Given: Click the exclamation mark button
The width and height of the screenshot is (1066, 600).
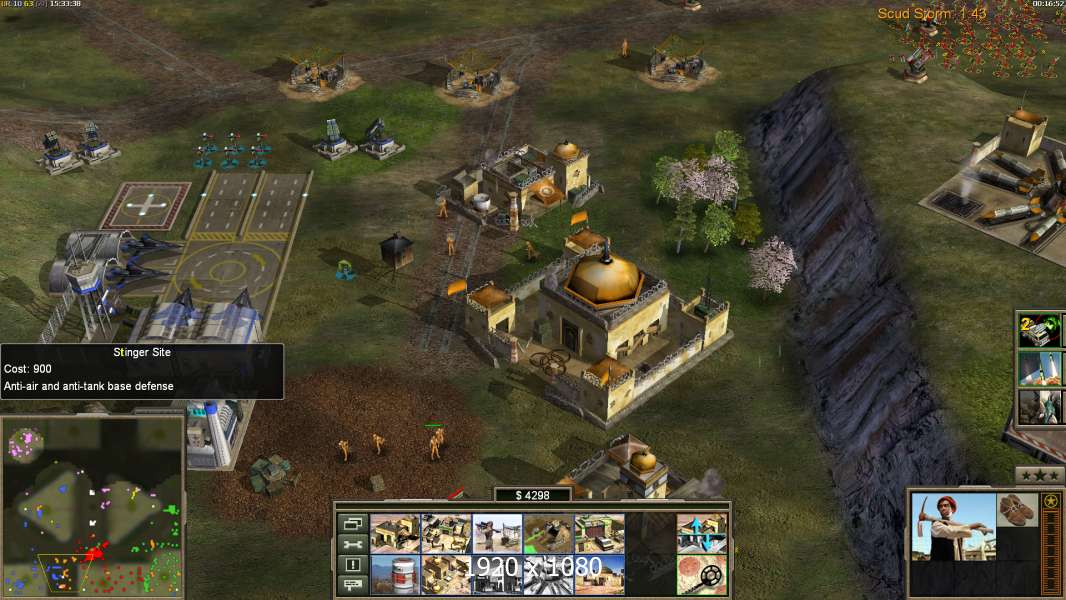Looking at the screenshot, I should [351, 565].
